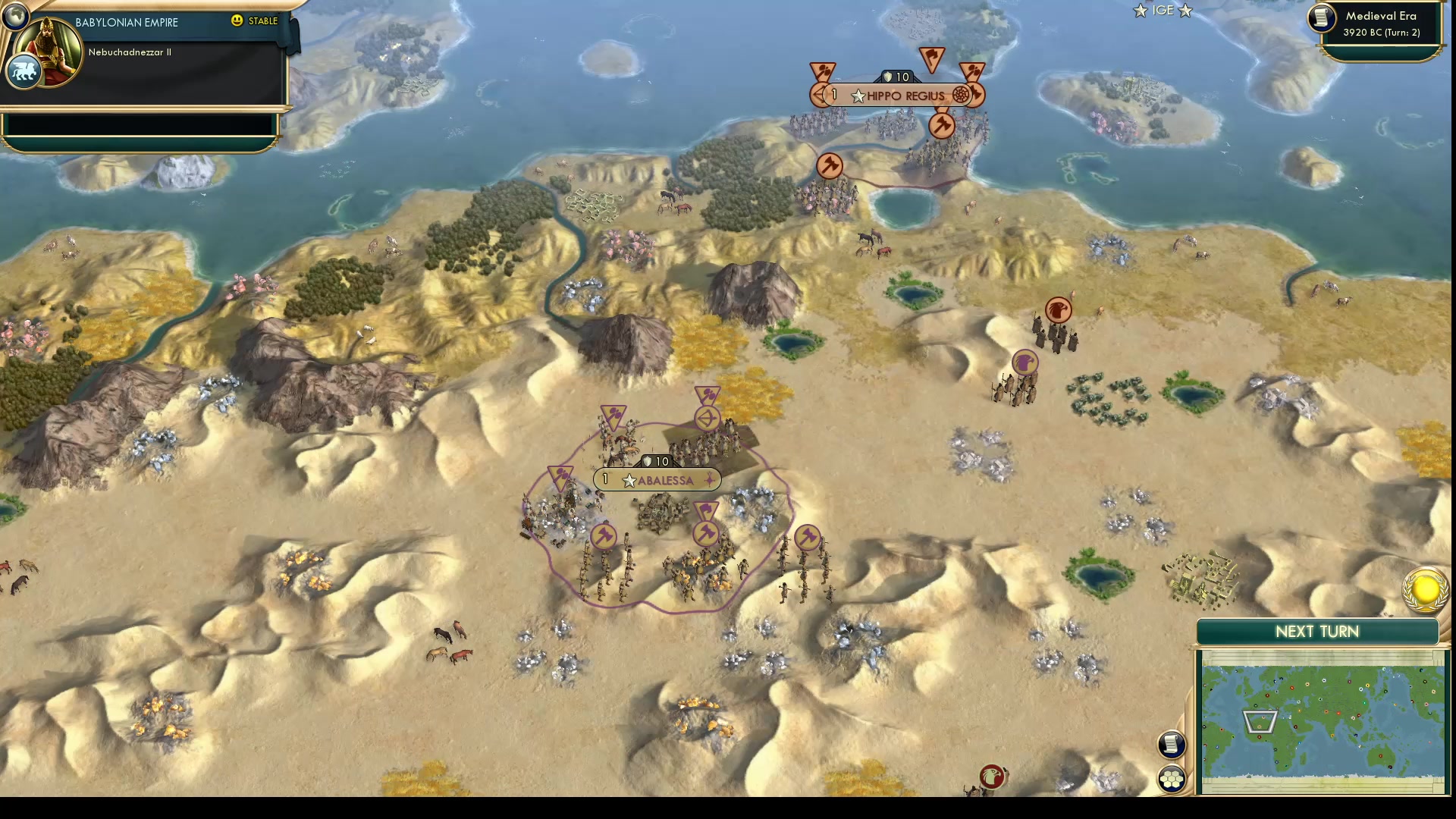Screen dimensions: 1456x819
Task: Select the banner flag icon above Hippo Regius
Action: (931, 58)
